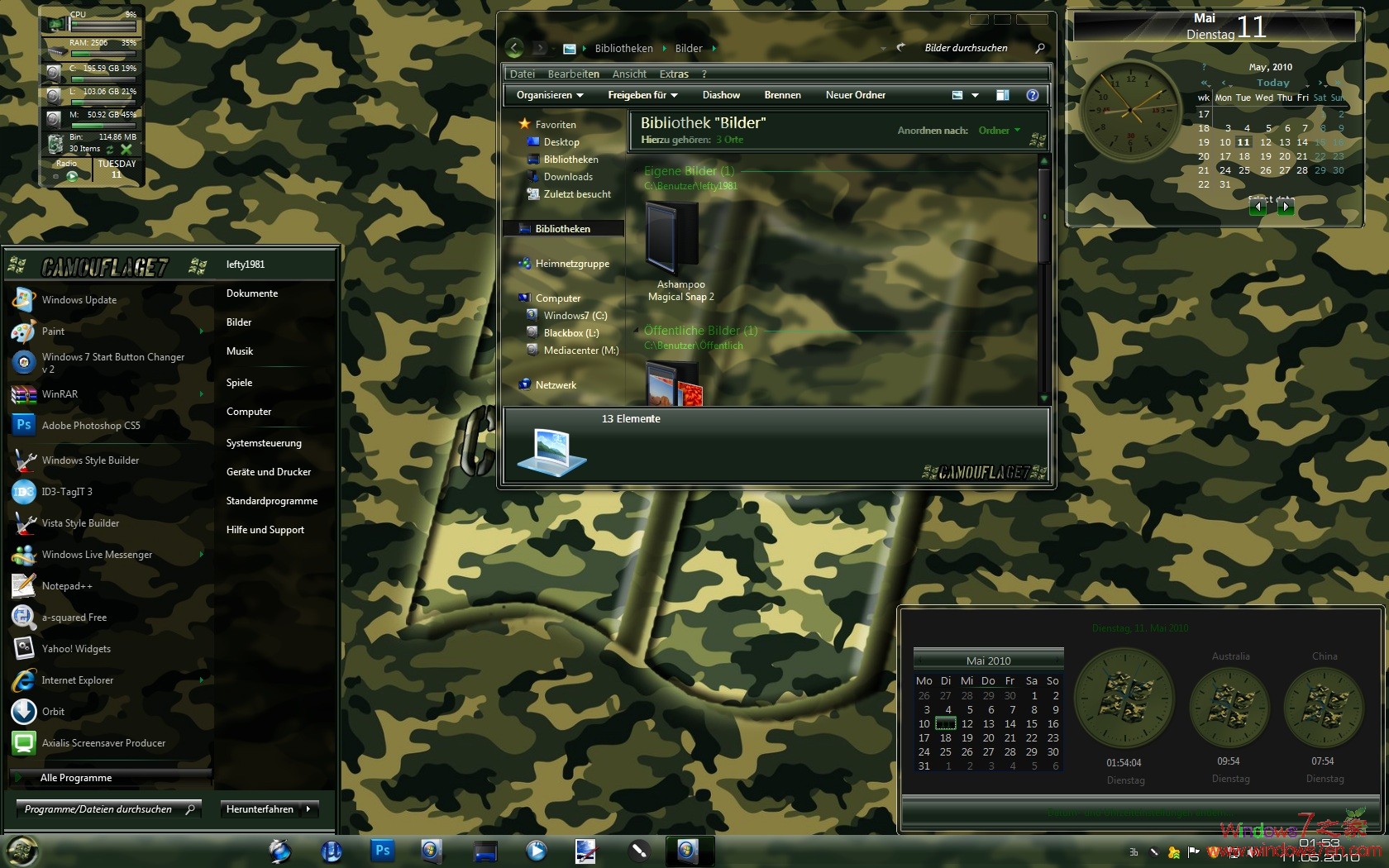This screenshot has height=868, width=1389.
Task: Toggle the preview pane in Explorer
Action: coord(1002,95)
